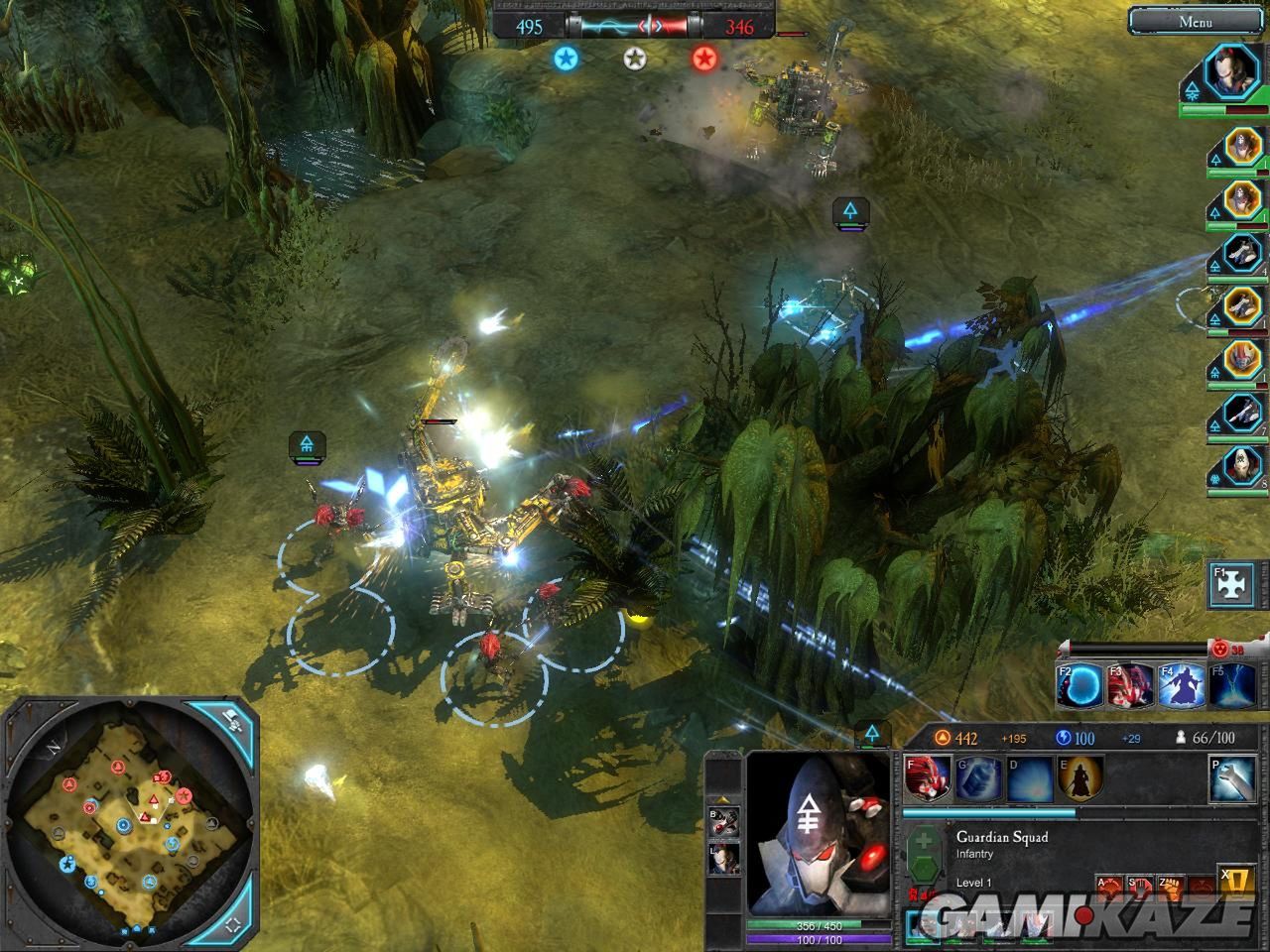Open the Menu button
Image resolution: width=1270 pixels, height=952 pixels.
(1195, 22)
